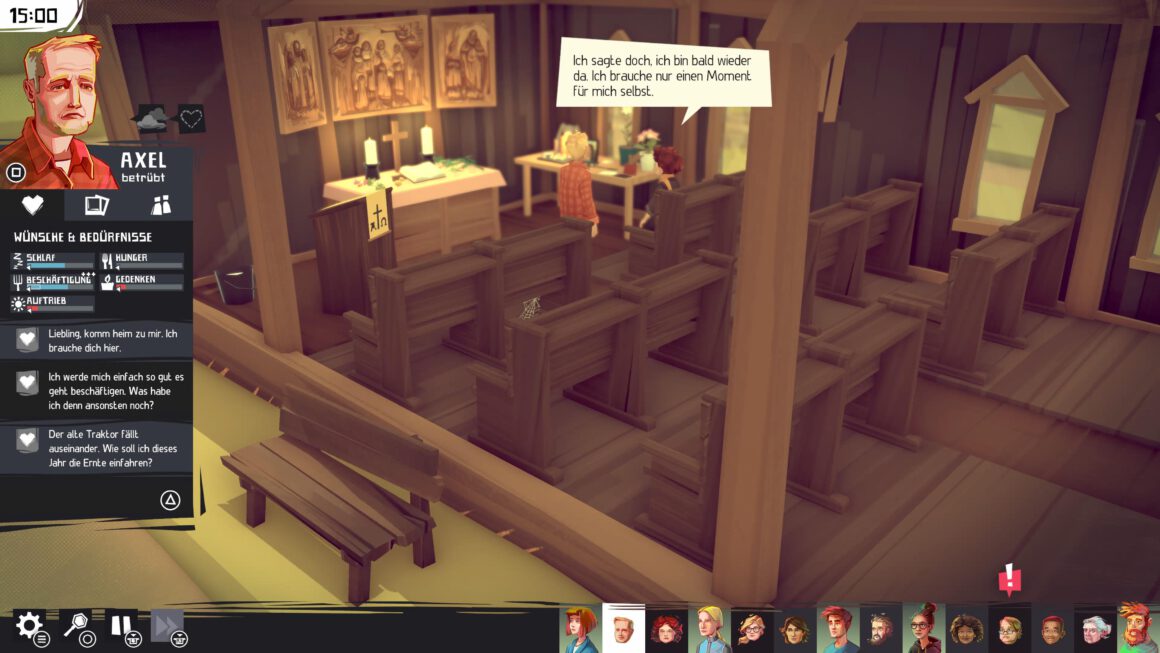The width and height of the screenshot is (1160, 653).
Task: Select the orange bob-haired woman portrait
Action: click(x=580, y=630)
